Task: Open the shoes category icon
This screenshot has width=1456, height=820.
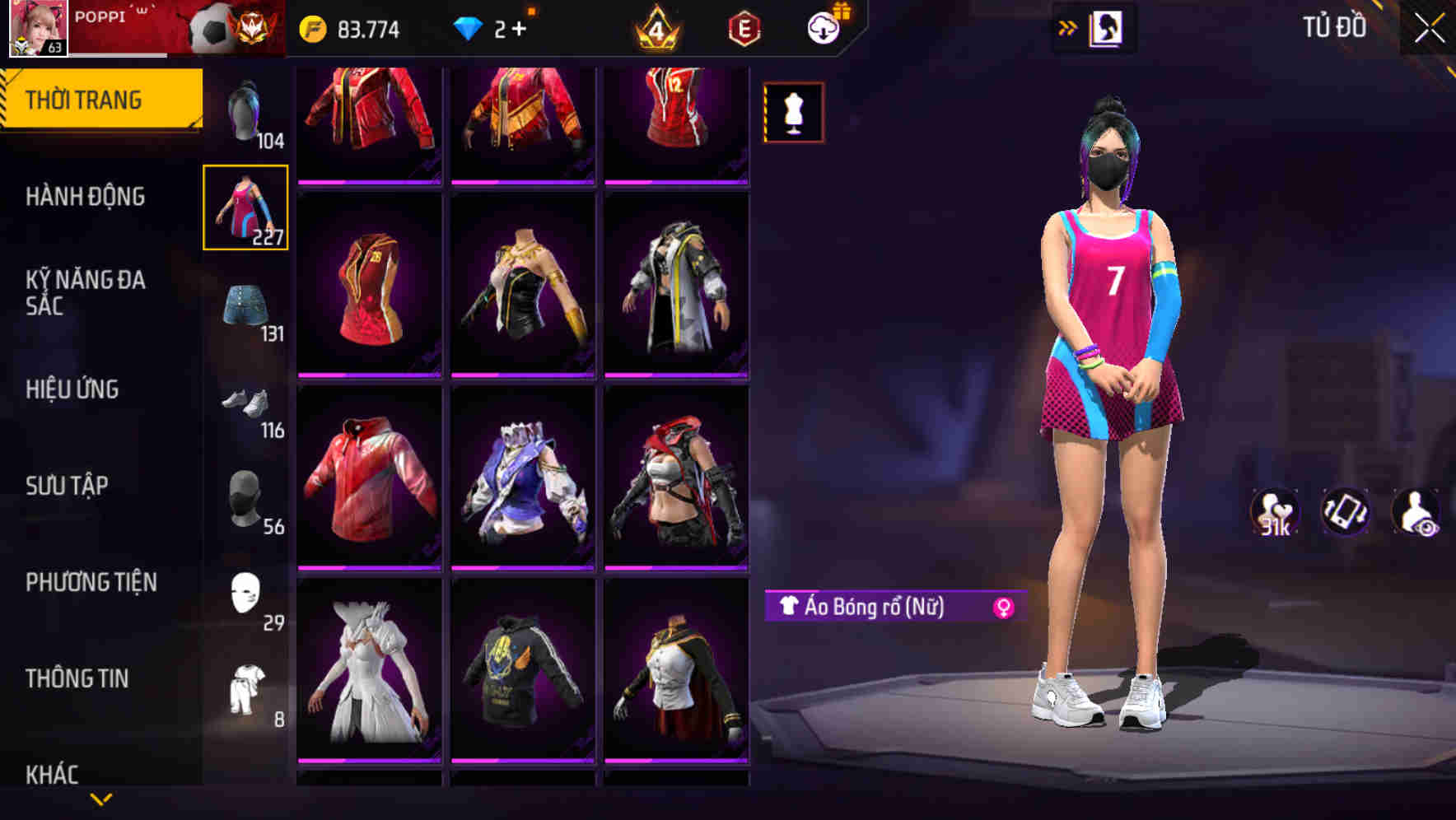Action: pos(246,403)
